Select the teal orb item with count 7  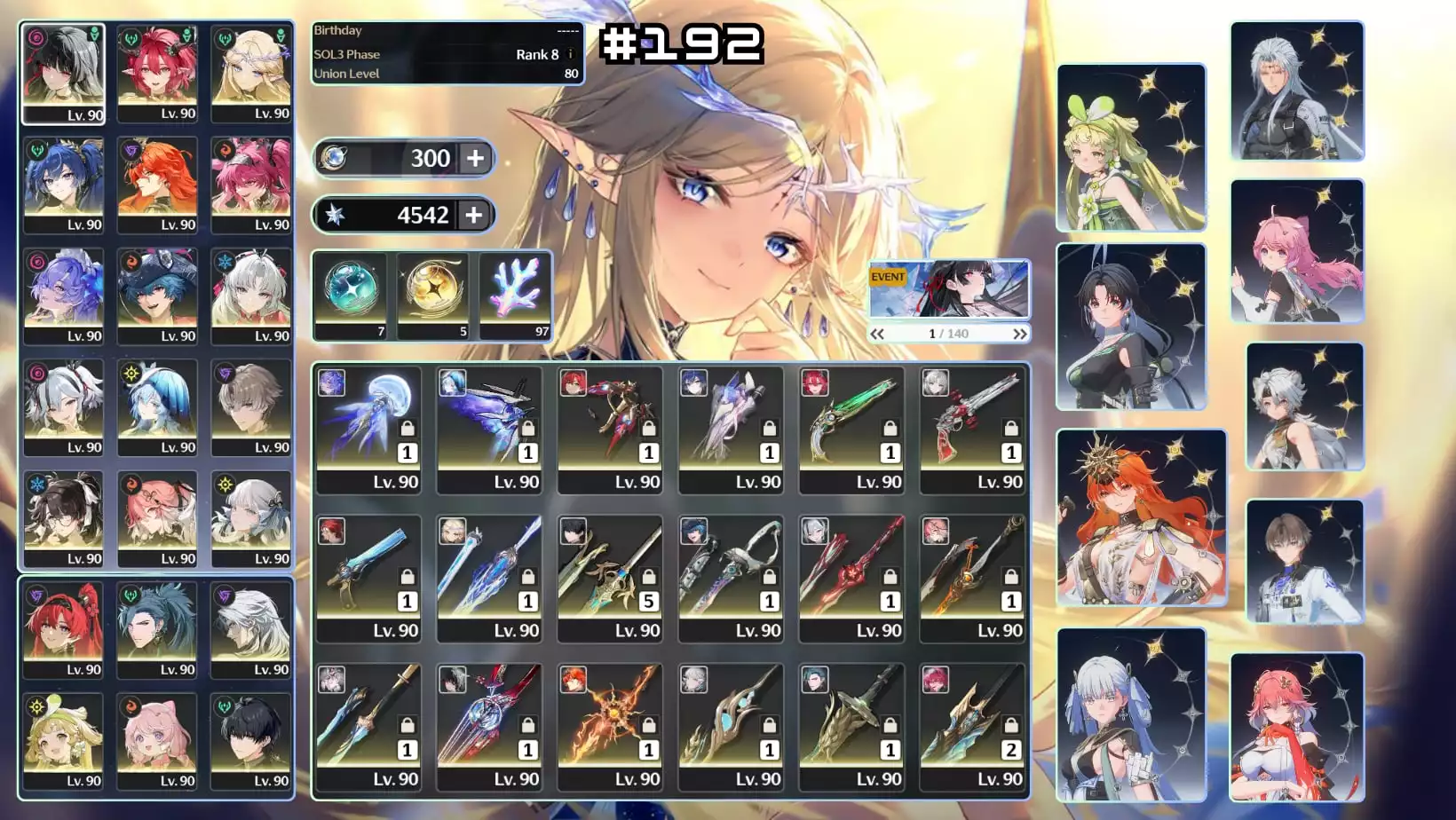tap(351, 295)
